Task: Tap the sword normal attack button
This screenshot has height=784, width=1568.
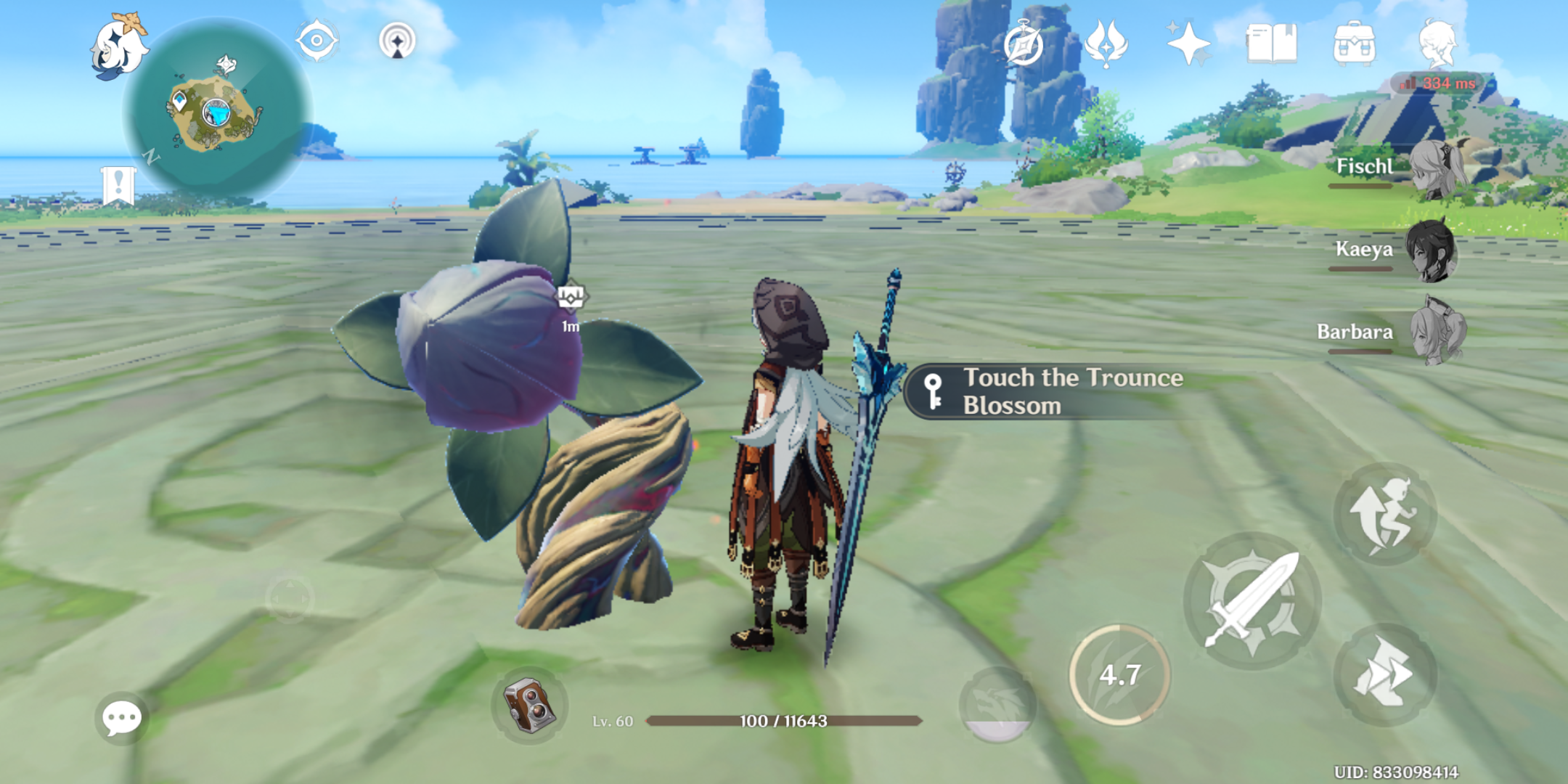Action: pyautogui.click(x=1252, y=600)
